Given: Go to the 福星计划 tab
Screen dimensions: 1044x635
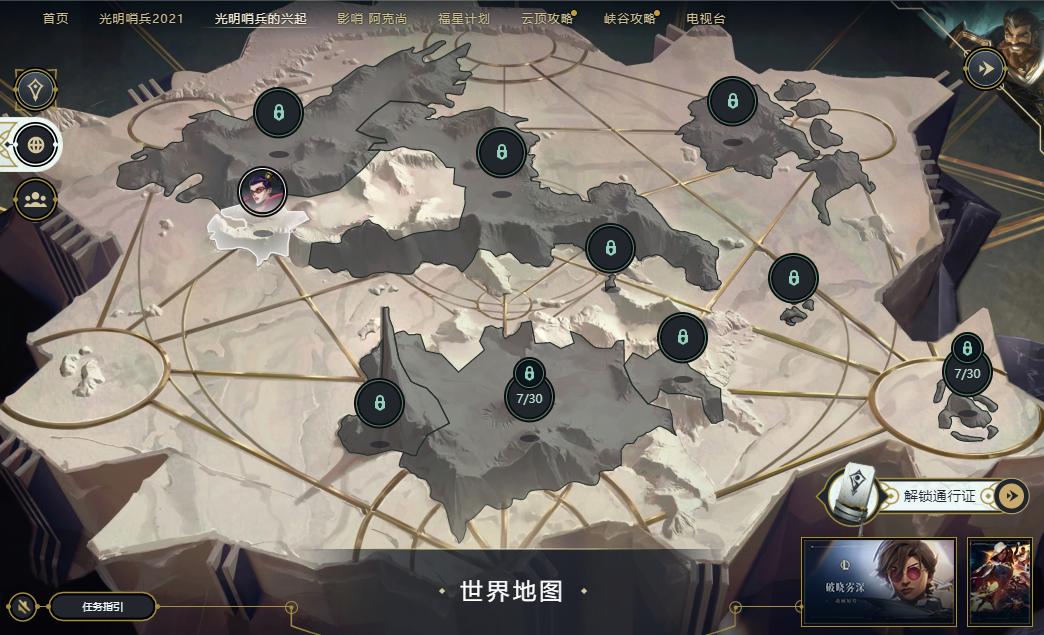Looking at the screenshot, I should (x=464, y=19).
